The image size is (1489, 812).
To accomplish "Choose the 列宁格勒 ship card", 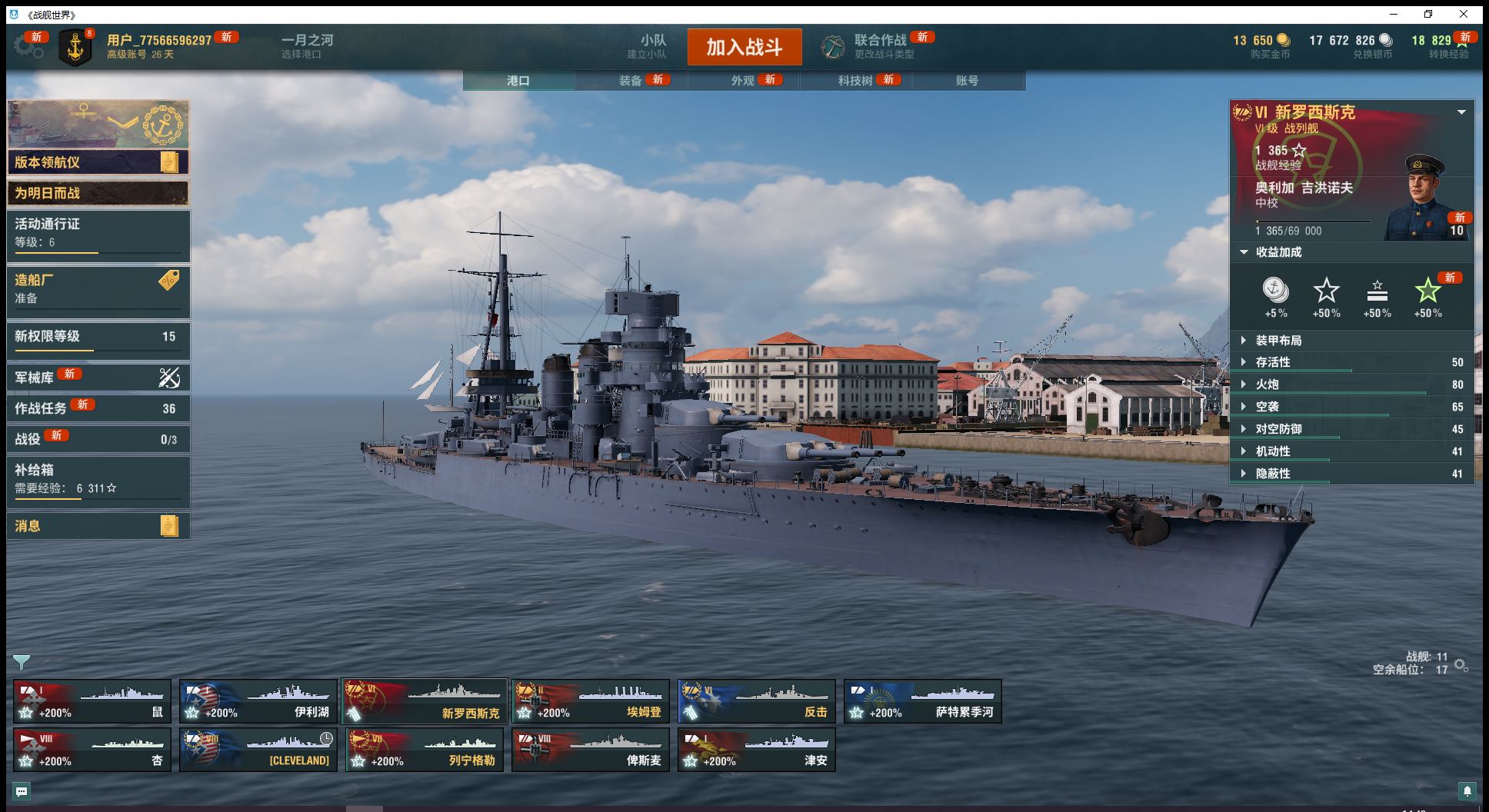I will pos(424,750).
